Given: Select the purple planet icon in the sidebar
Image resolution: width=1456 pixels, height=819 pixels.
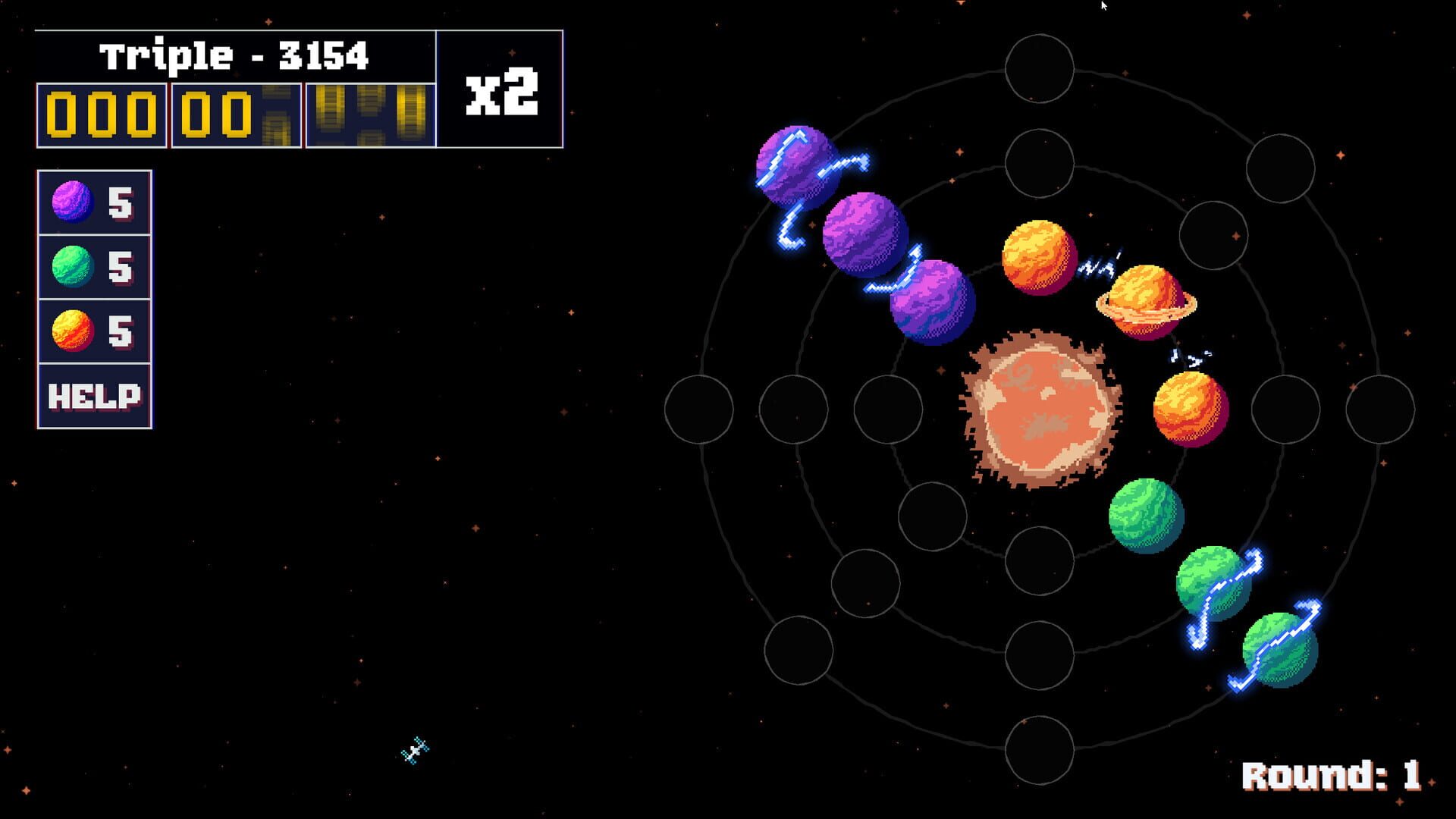Looking at the screenshot, I should (x=72, y=201).
